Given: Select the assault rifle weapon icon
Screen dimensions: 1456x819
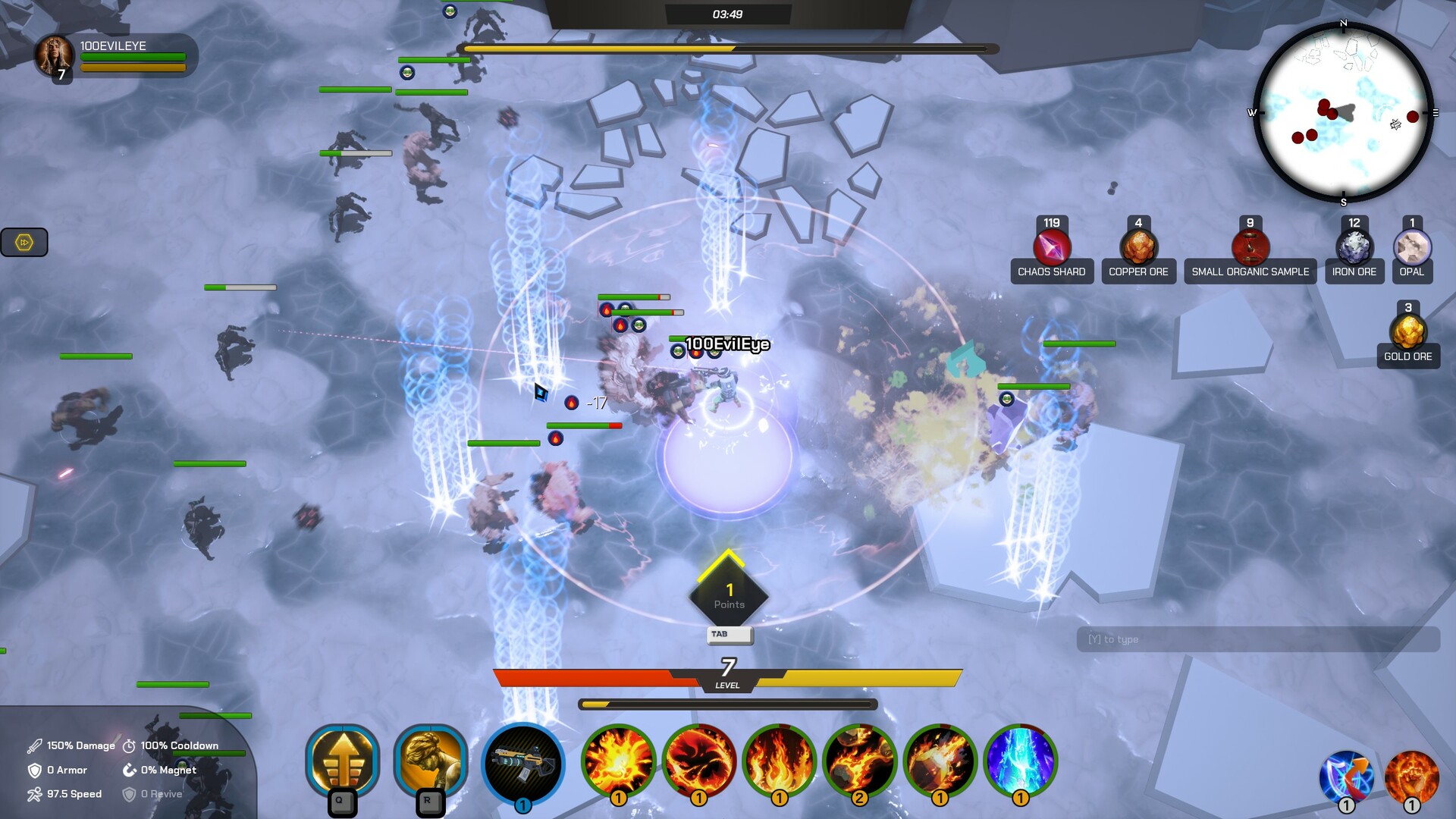Looking at the screenshot, I should click(523, 762).
